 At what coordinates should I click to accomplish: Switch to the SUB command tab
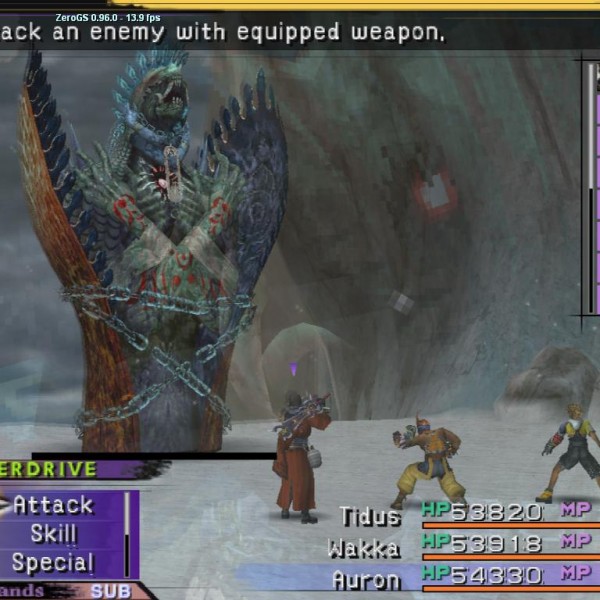(x=110, y=591)
